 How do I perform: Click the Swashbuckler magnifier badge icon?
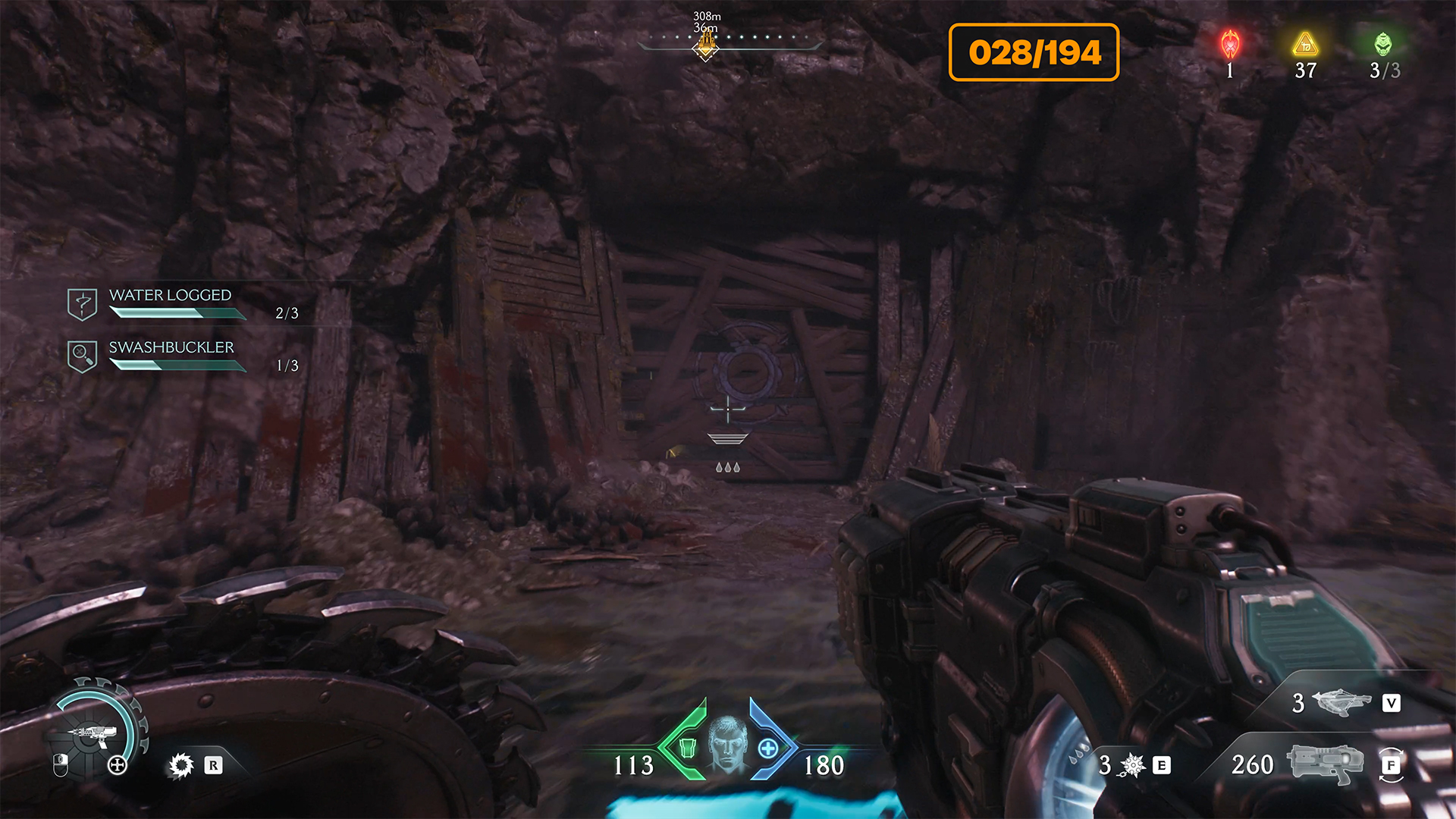82,356
